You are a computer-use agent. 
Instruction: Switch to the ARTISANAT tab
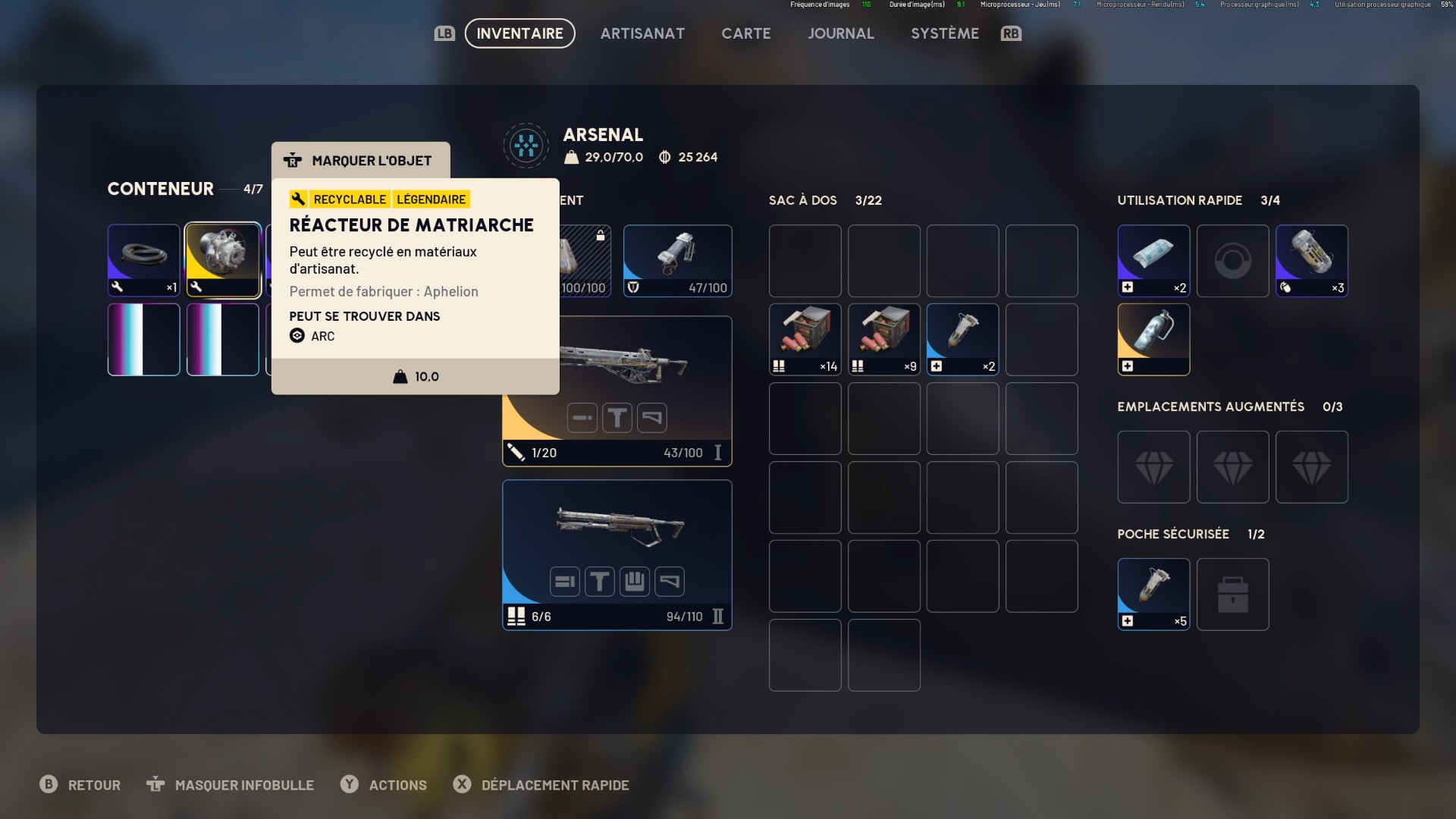tap(642, 33)
